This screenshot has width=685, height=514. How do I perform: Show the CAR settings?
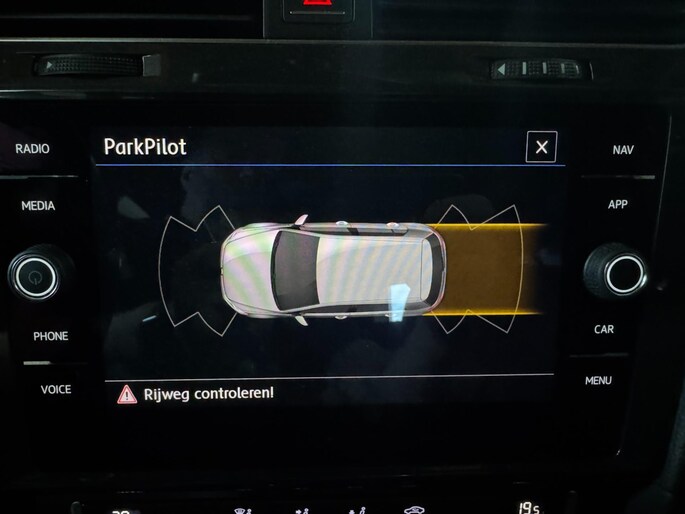604,329
